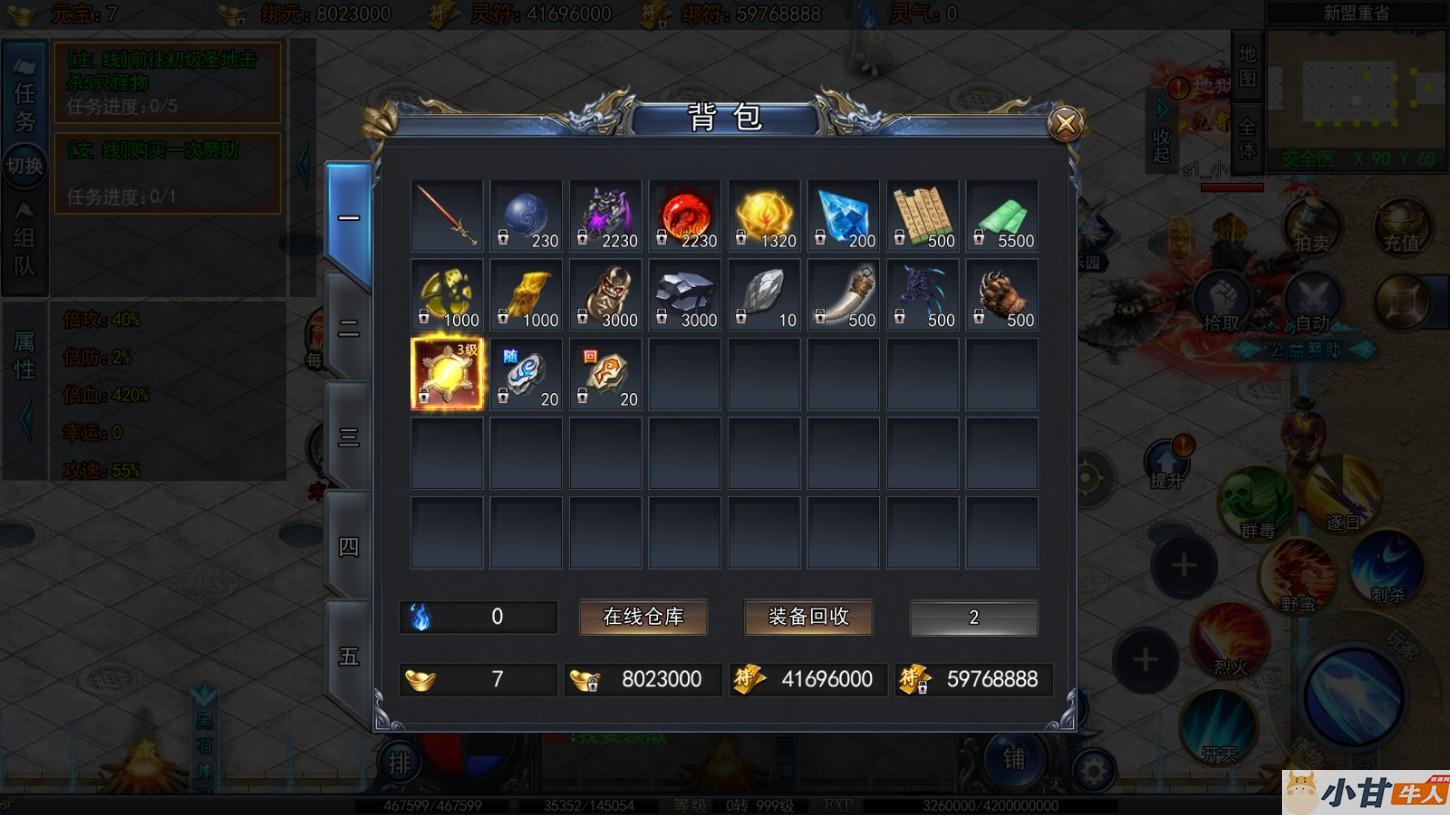Viewport: 1450px width, 815px height.
Task: Select the clawed beast paw item
Action: (1002, 295)
